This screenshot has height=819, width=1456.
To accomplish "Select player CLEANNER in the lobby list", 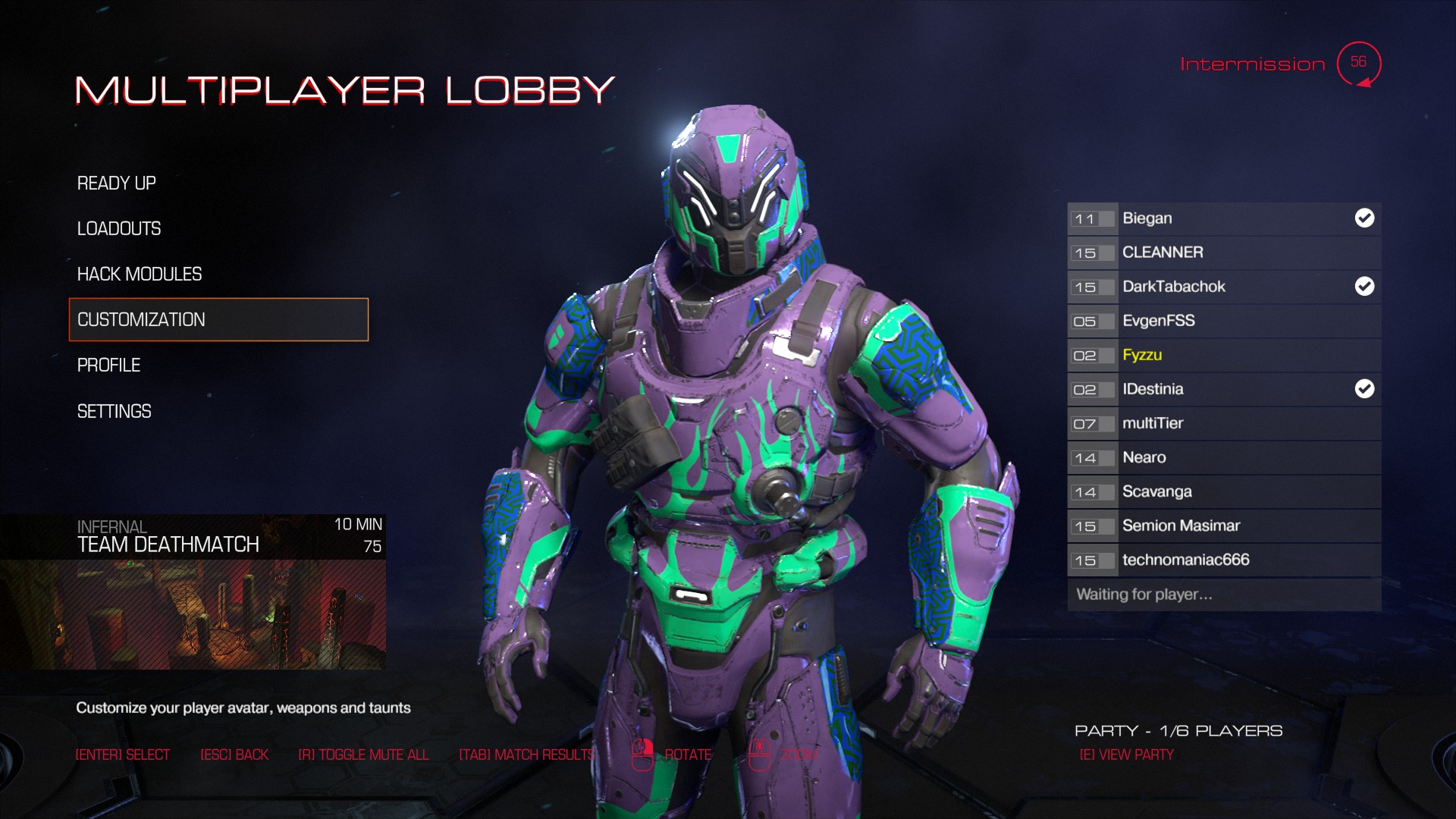I will pyautogui.click(x=1223, y=253).
